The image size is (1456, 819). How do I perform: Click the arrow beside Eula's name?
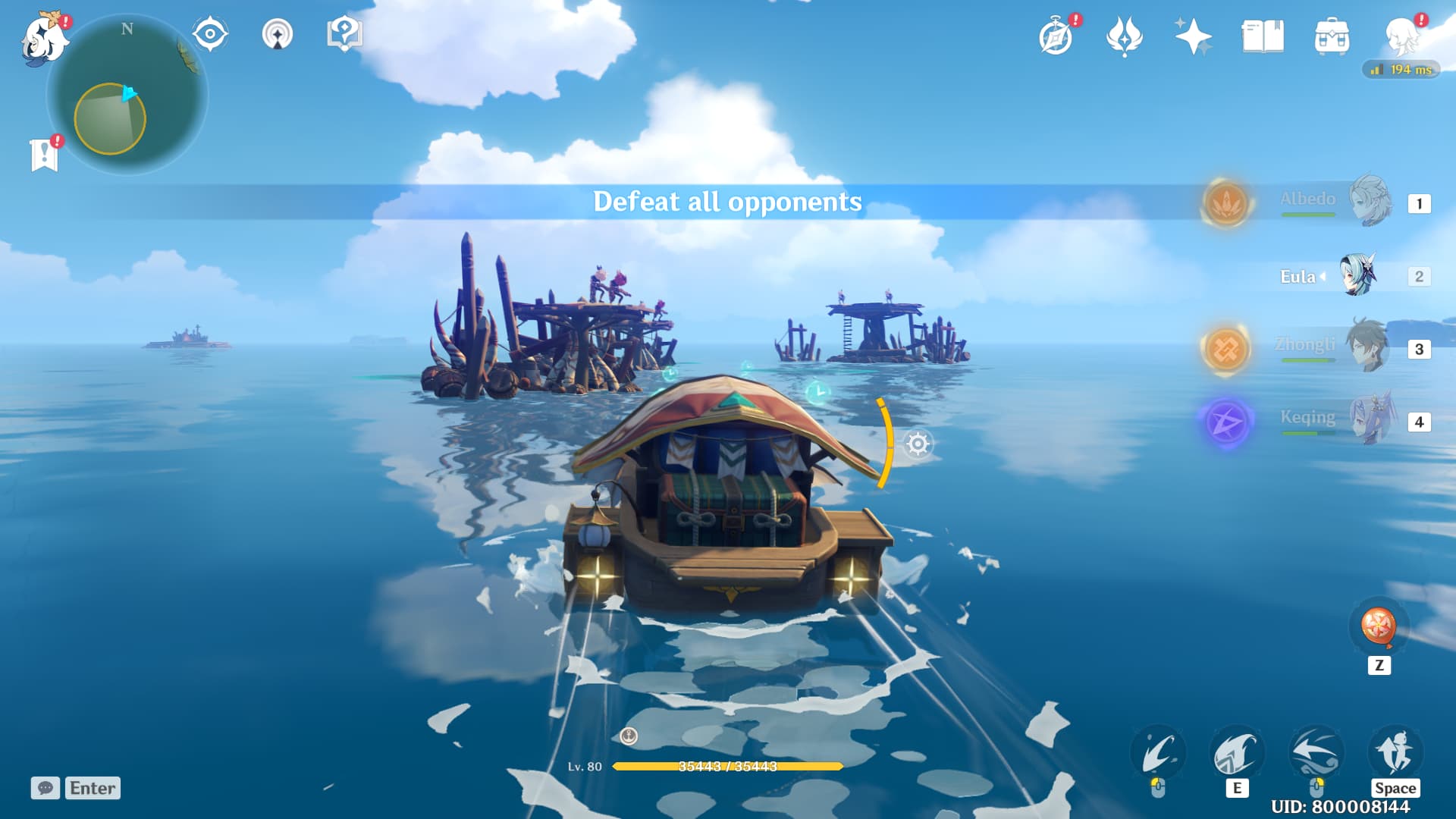point(1323,276)
